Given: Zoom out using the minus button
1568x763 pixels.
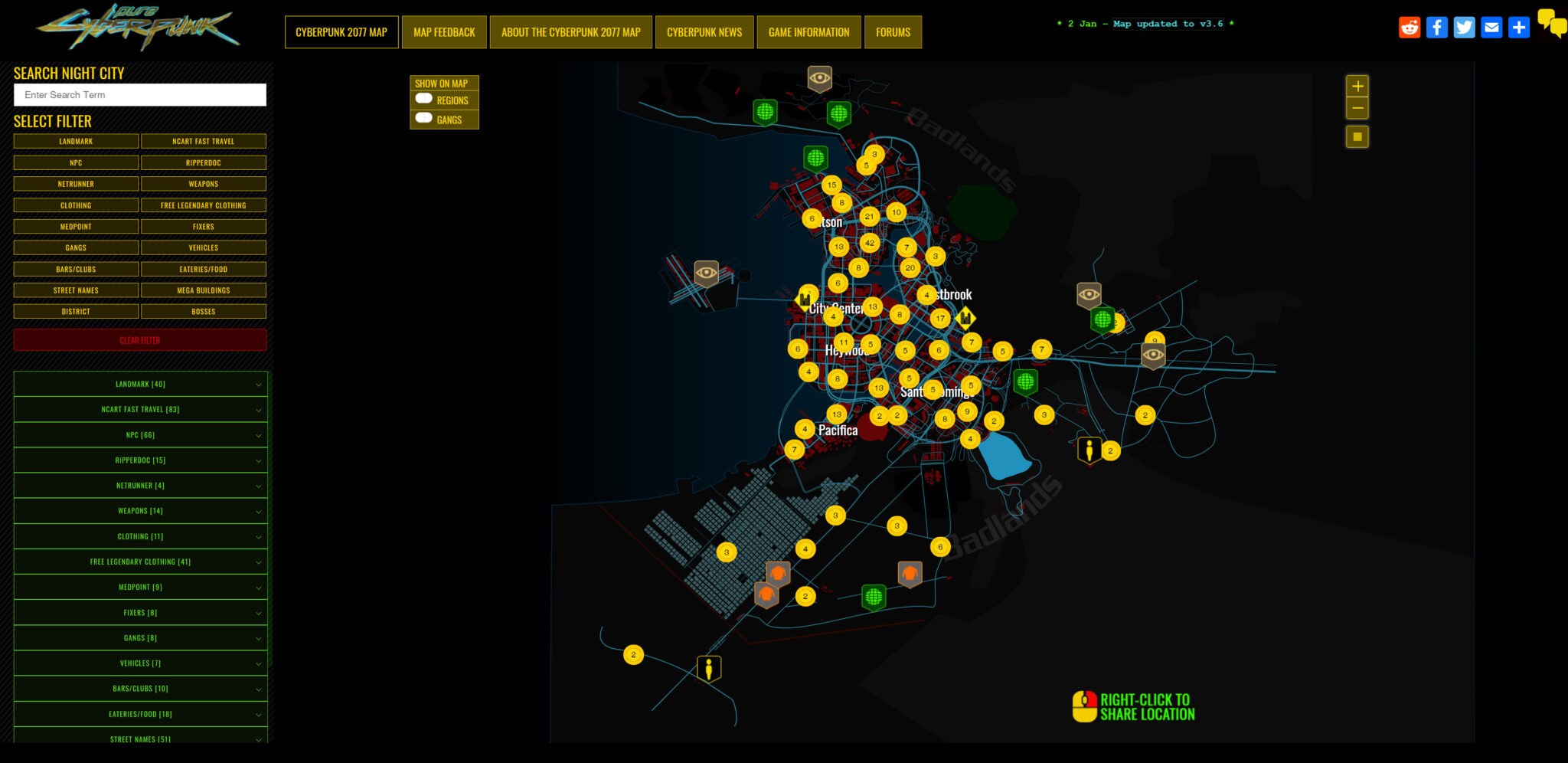Looking at the screenshot, I should click(x=1357, y=108).
